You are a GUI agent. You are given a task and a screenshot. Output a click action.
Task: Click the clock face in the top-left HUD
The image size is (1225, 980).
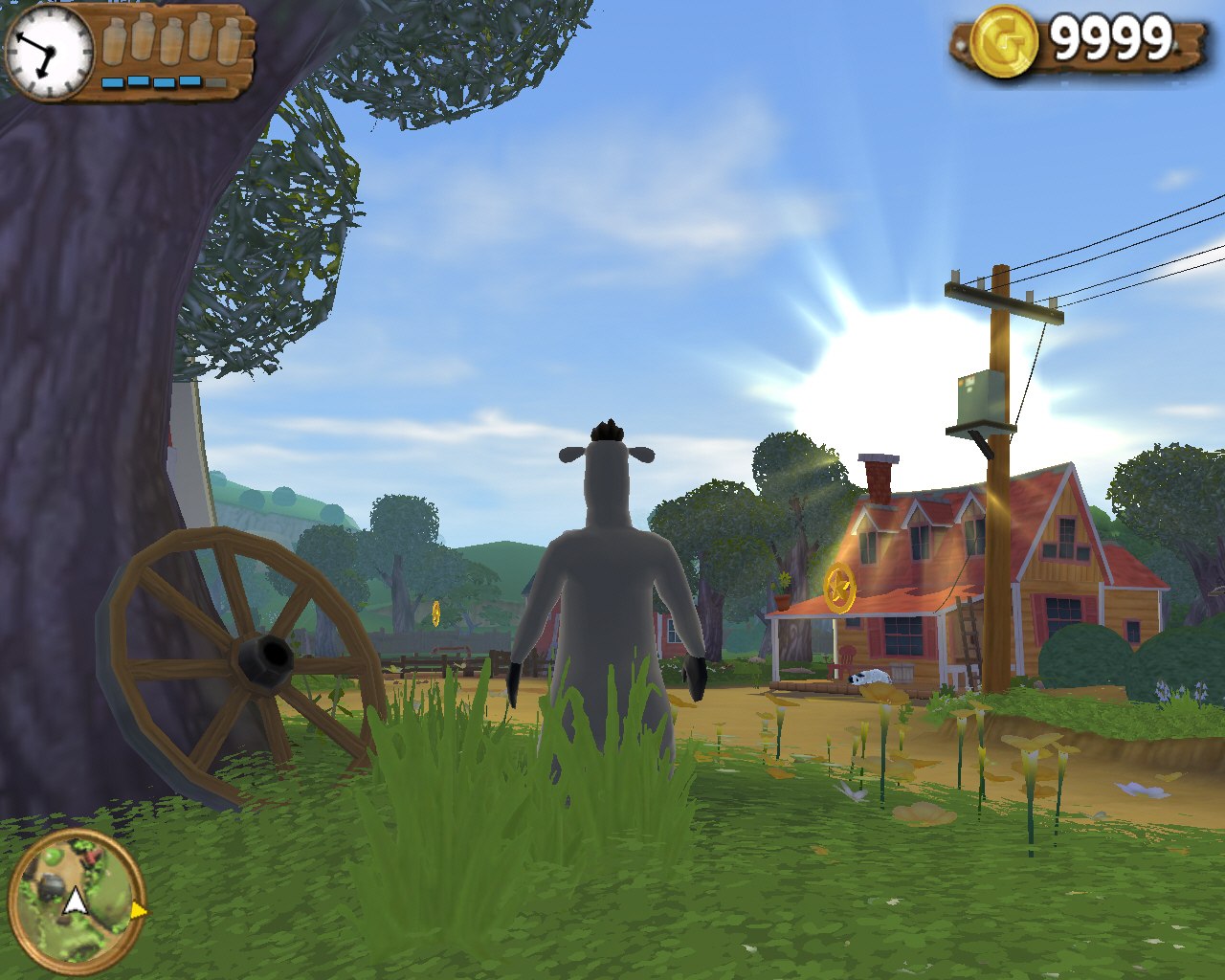[x=50, y=50]
